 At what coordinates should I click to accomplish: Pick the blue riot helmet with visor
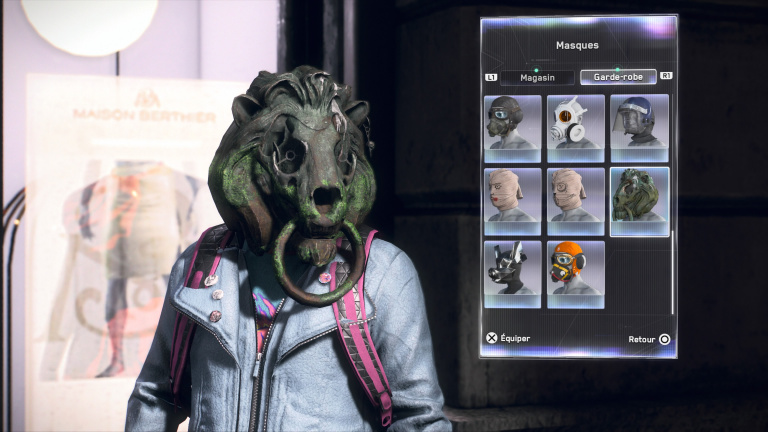640,128
